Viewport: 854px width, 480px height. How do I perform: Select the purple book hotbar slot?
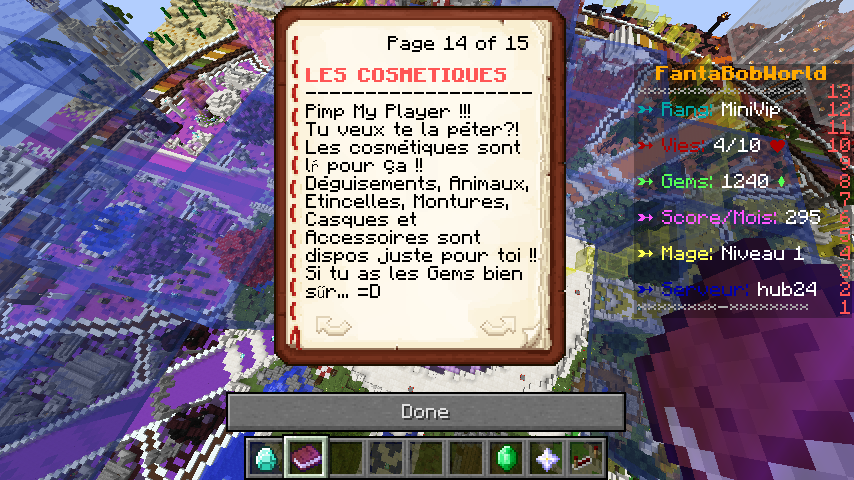(306, 458)
